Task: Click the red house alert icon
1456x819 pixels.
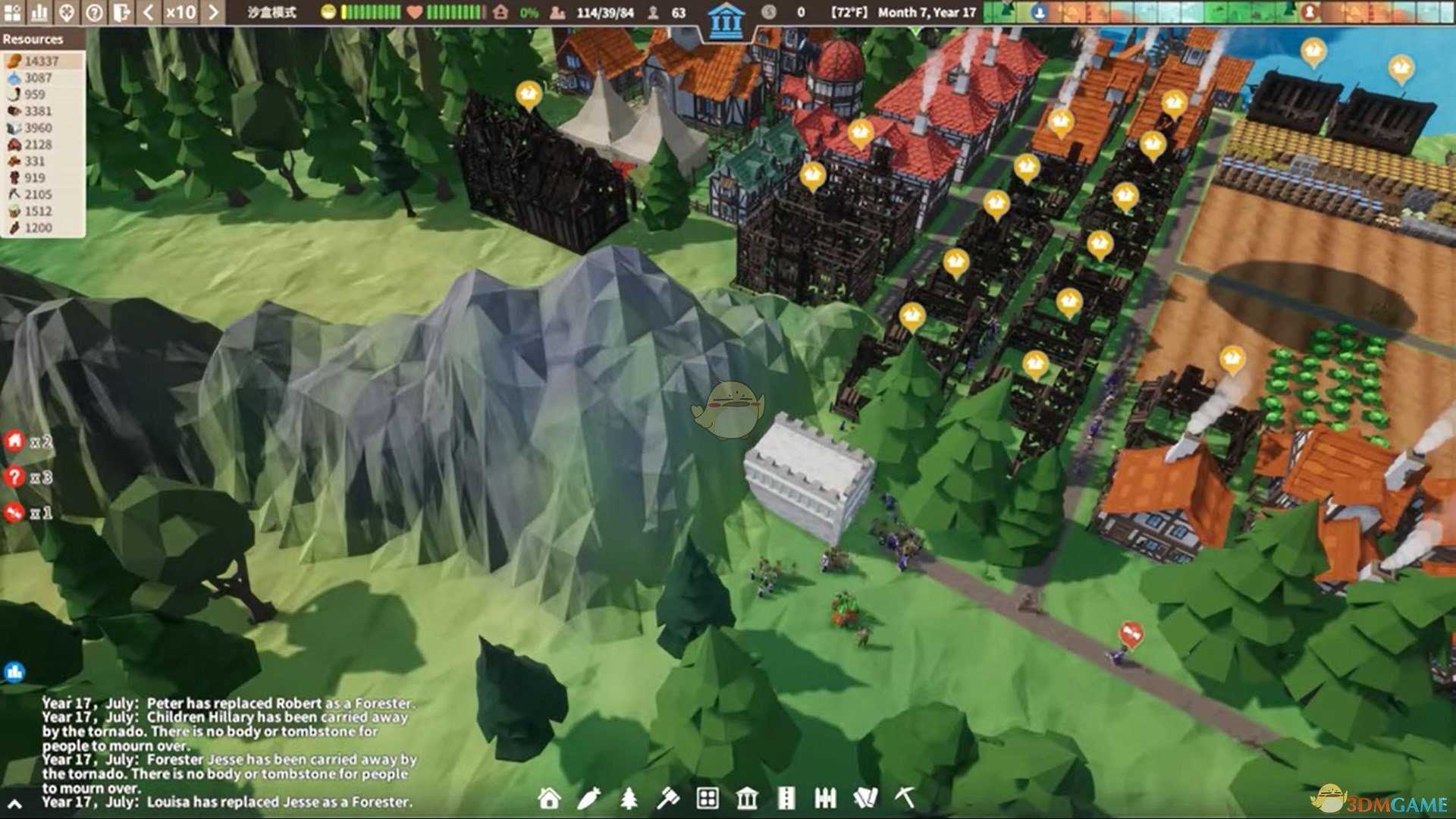Action: tap(15, 441)
